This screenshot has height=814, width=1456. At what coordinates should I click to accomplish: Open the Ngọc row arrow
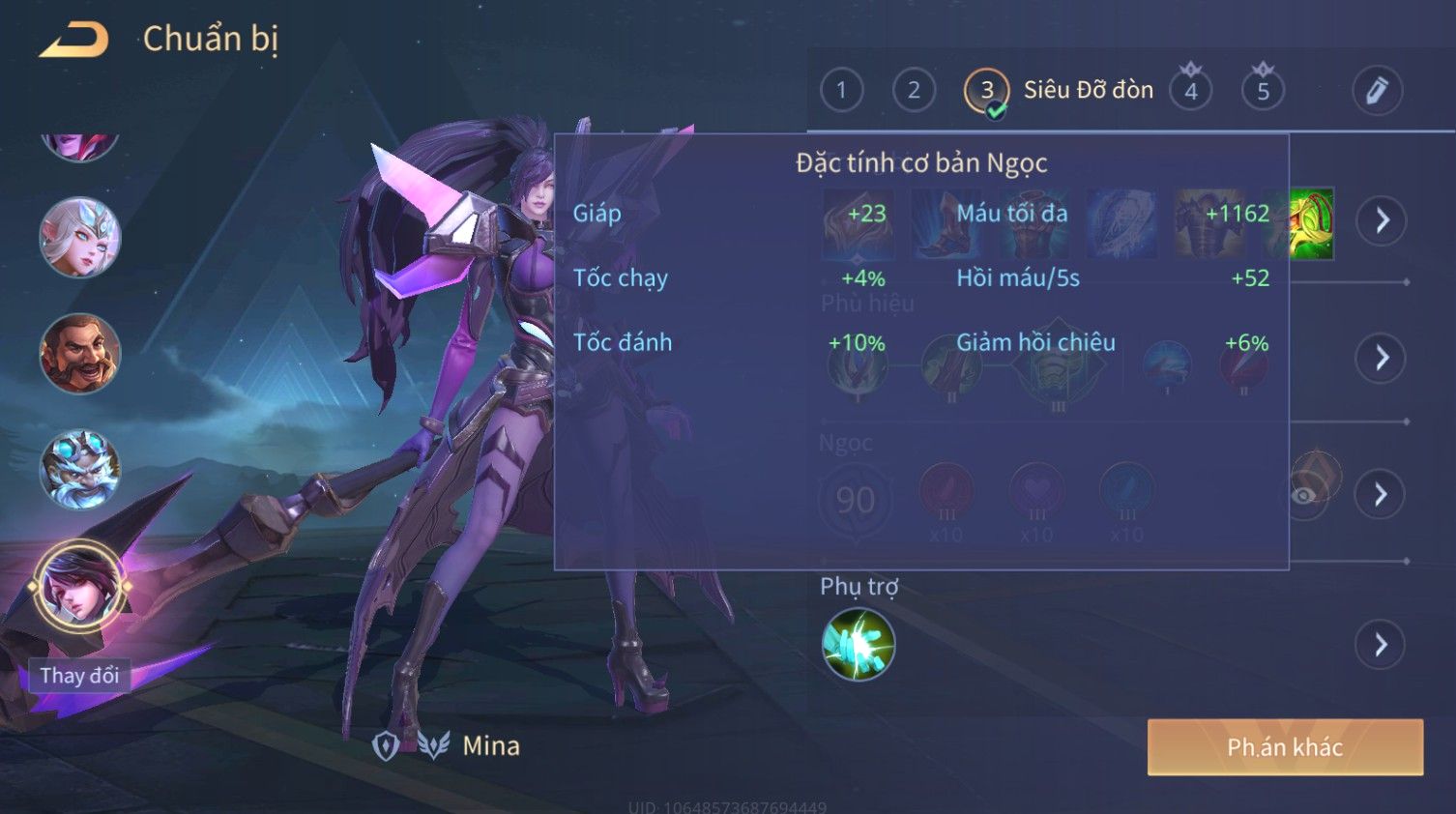click(1382, 495)
